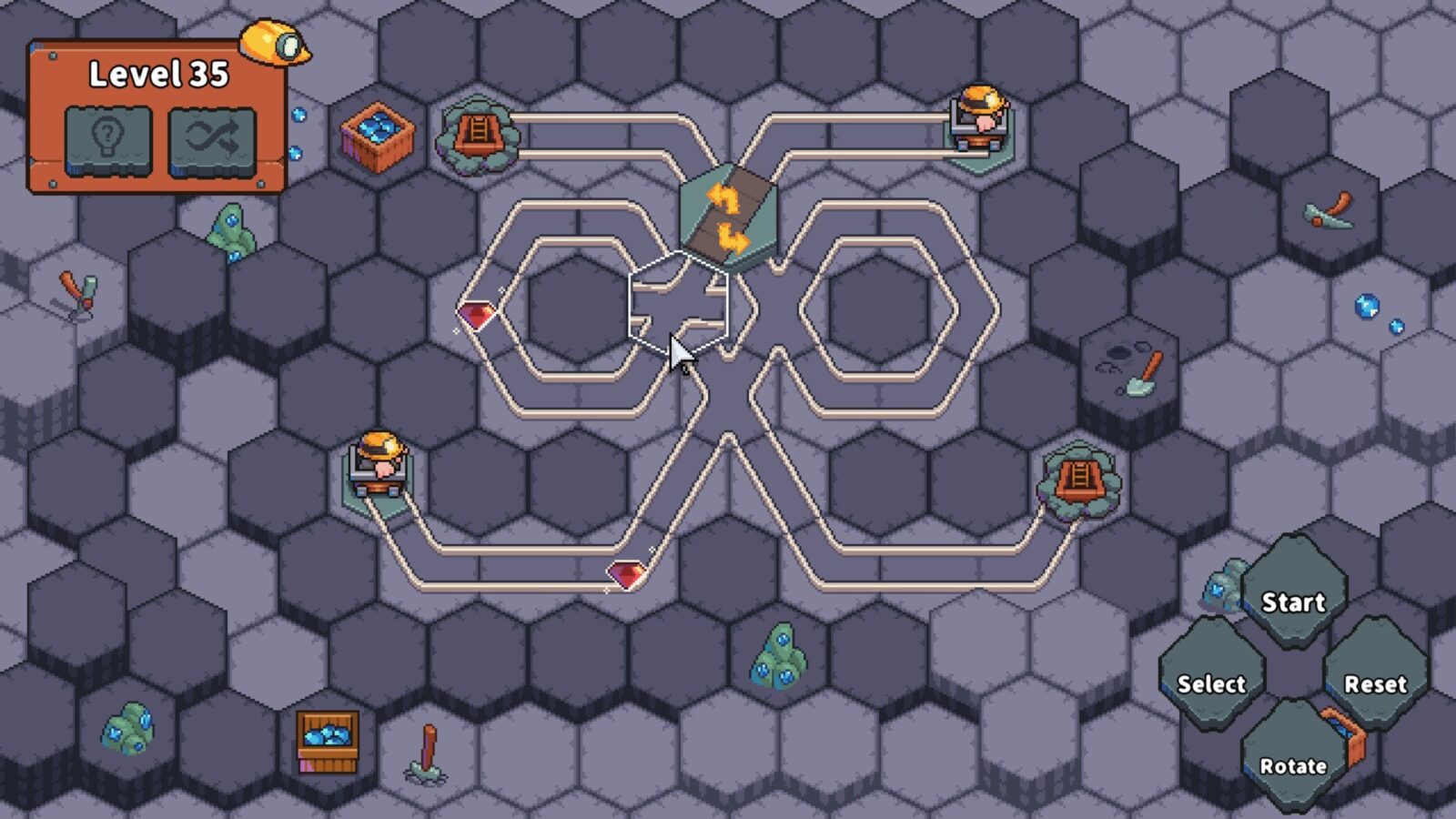Select the bottom-left miner cart
Viewport: 1456px width, 819px height.
pos(378,467)
